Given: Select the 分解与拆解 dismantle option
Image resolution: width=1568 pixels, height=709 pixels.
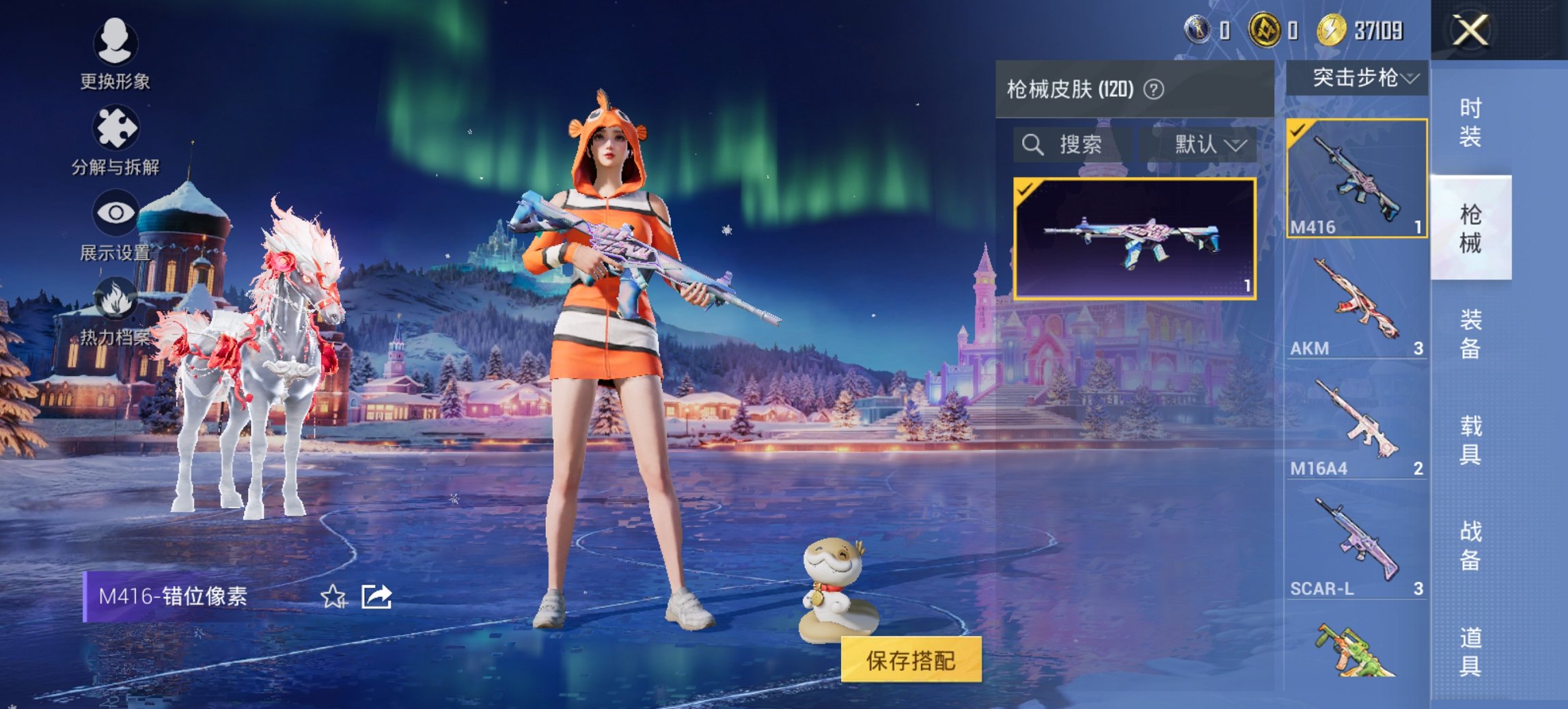Looking at the screenshot, I should coord(115,140).
